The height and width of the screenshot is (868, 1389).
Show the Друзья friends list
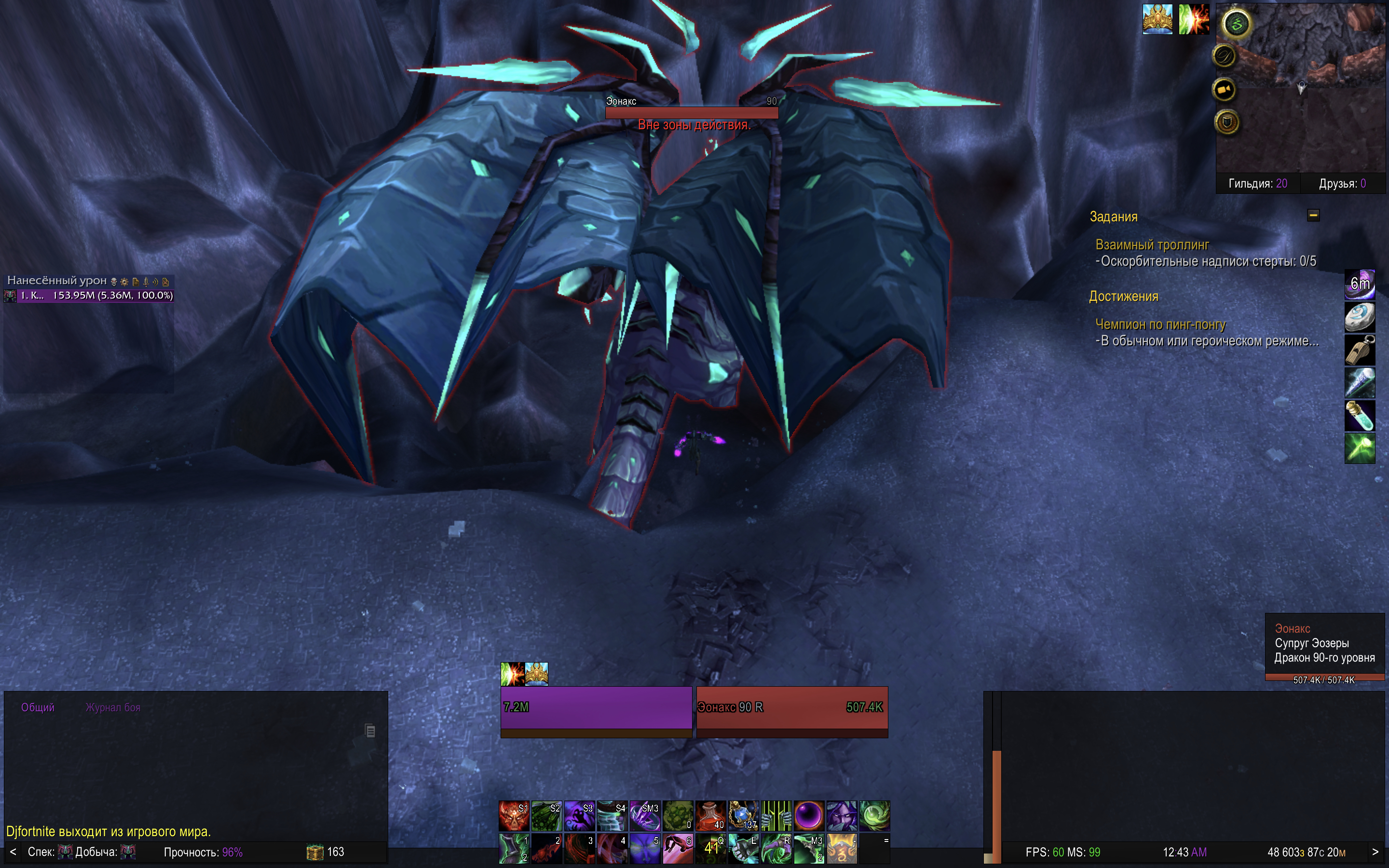point(1342,184)
